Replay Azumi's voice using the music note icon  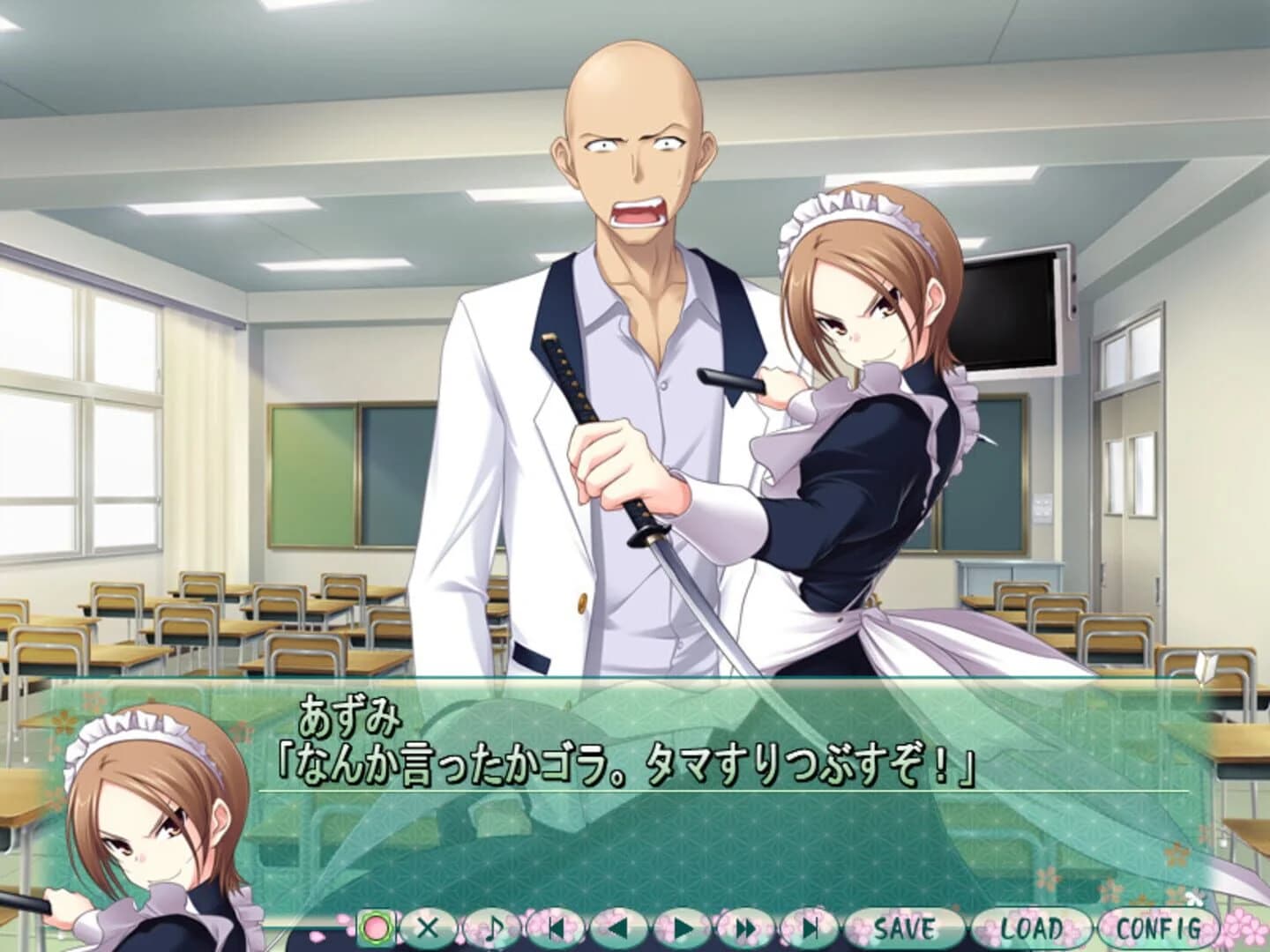[492, 926]
